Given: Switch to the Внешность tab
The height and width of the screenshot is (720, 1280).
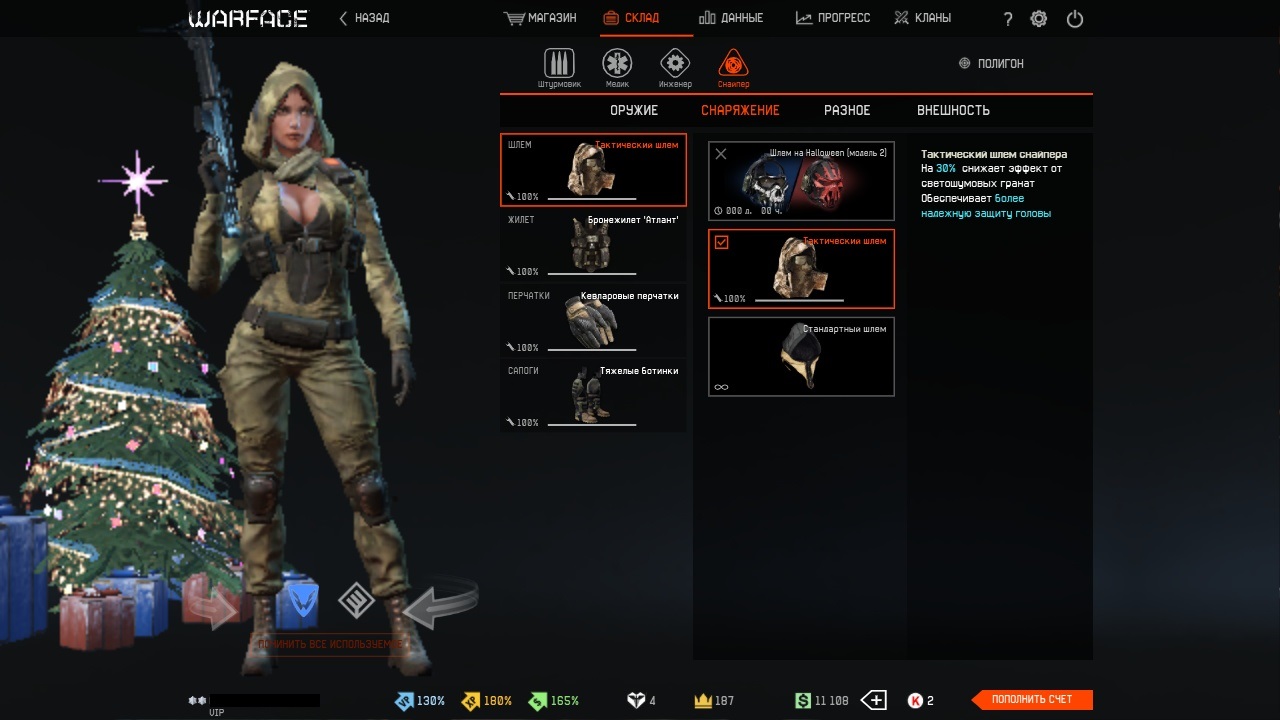Looking at the screenshot, I should pos(953,110).
